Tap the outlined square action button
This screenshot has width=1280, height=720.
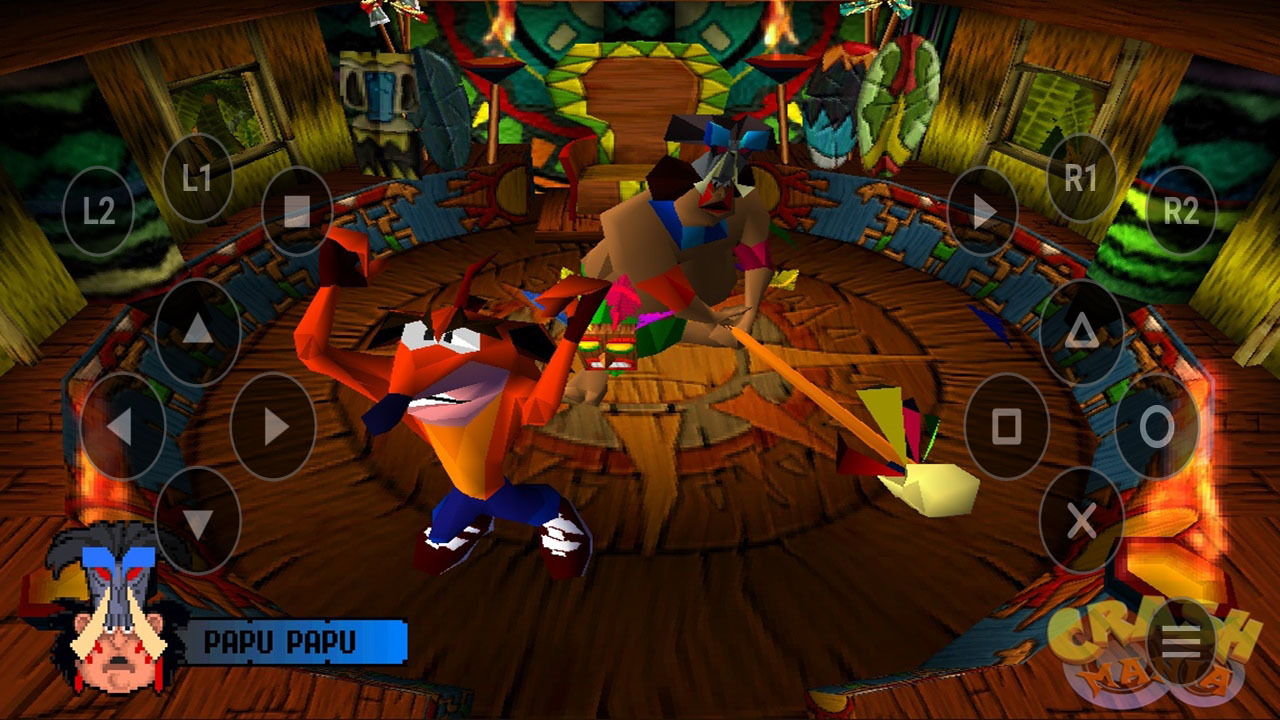pos(1006,426)
